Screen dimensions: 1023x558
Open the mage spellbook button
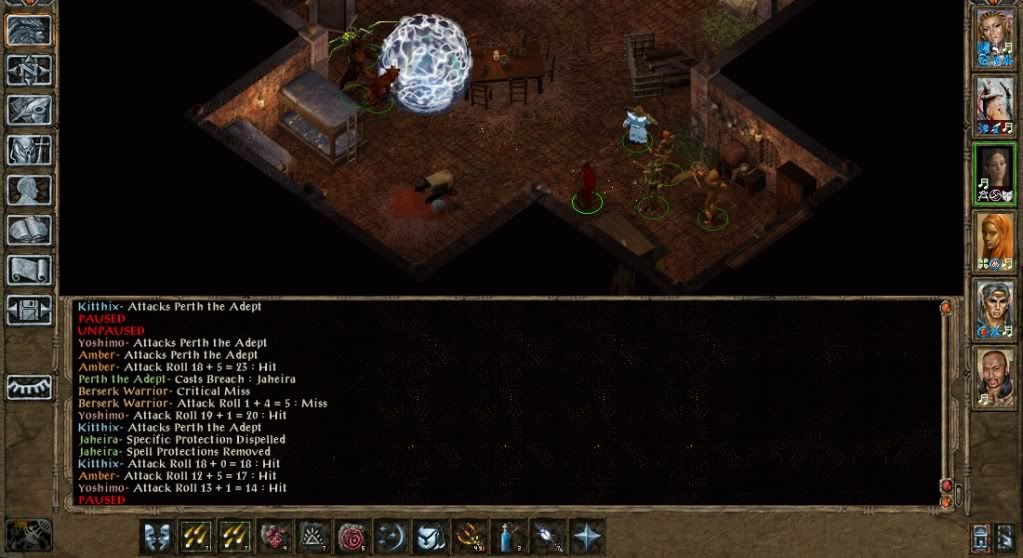29,229
